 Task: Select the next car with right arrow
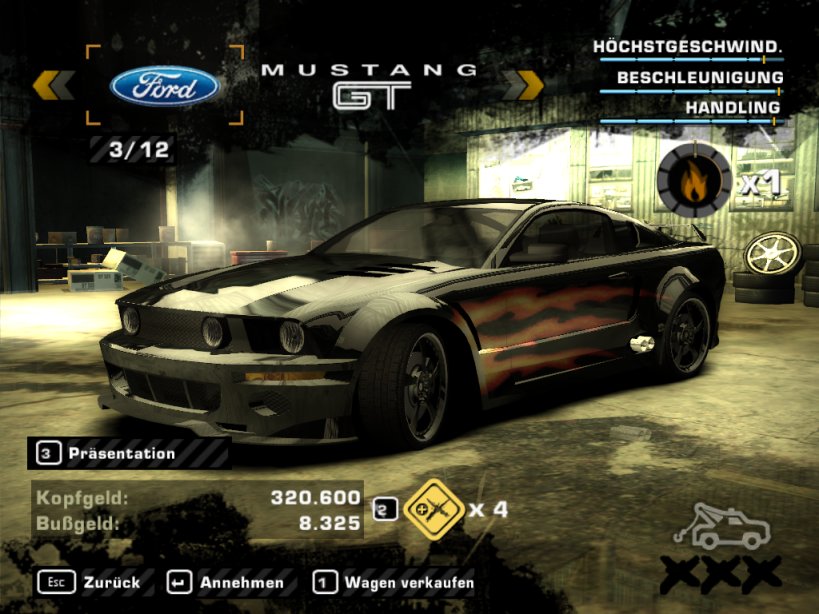(522, 86)
